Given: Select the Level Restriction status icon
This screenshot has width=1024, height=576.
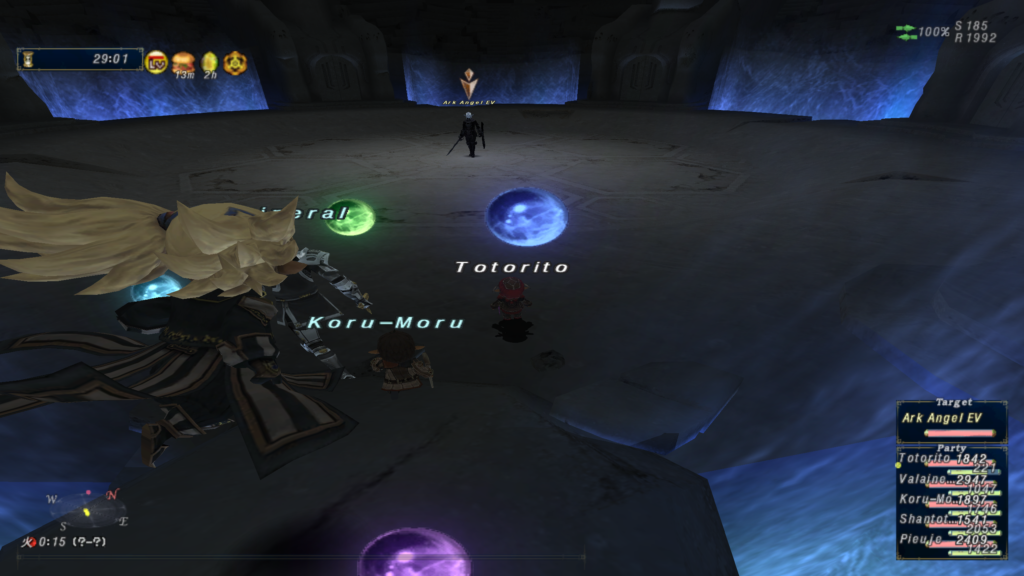Looking at the screenshot, I should pyautogui.click(x=156, y=62).
